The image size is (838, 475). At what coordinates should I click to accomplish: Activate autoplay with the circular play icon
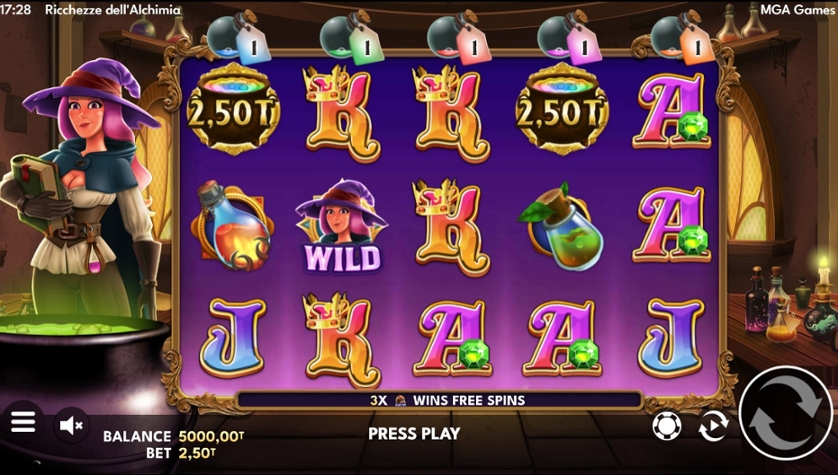click(713, 426)
